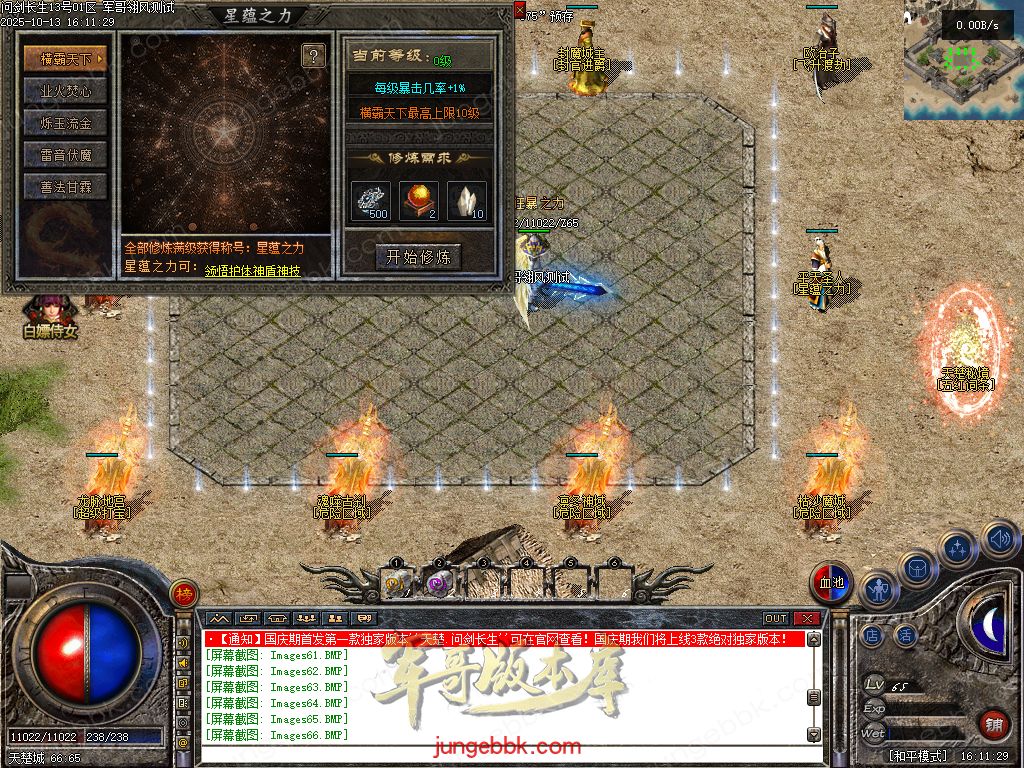Close the 星蕴之力 panel
This screenshot has width=1024, height=768.
[x=519, y=9]
